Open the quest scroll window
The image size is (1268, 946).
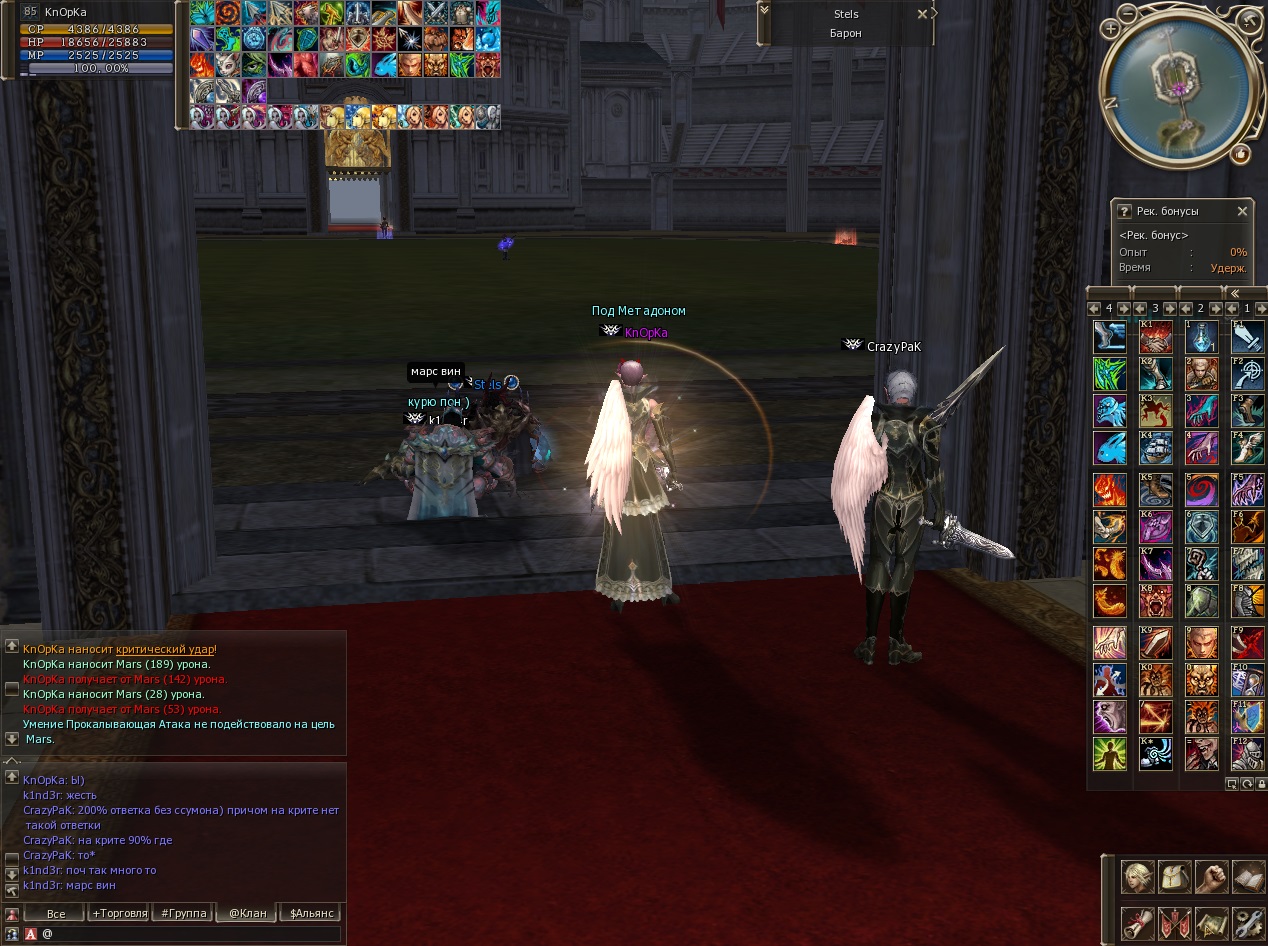coord(1137,921)
